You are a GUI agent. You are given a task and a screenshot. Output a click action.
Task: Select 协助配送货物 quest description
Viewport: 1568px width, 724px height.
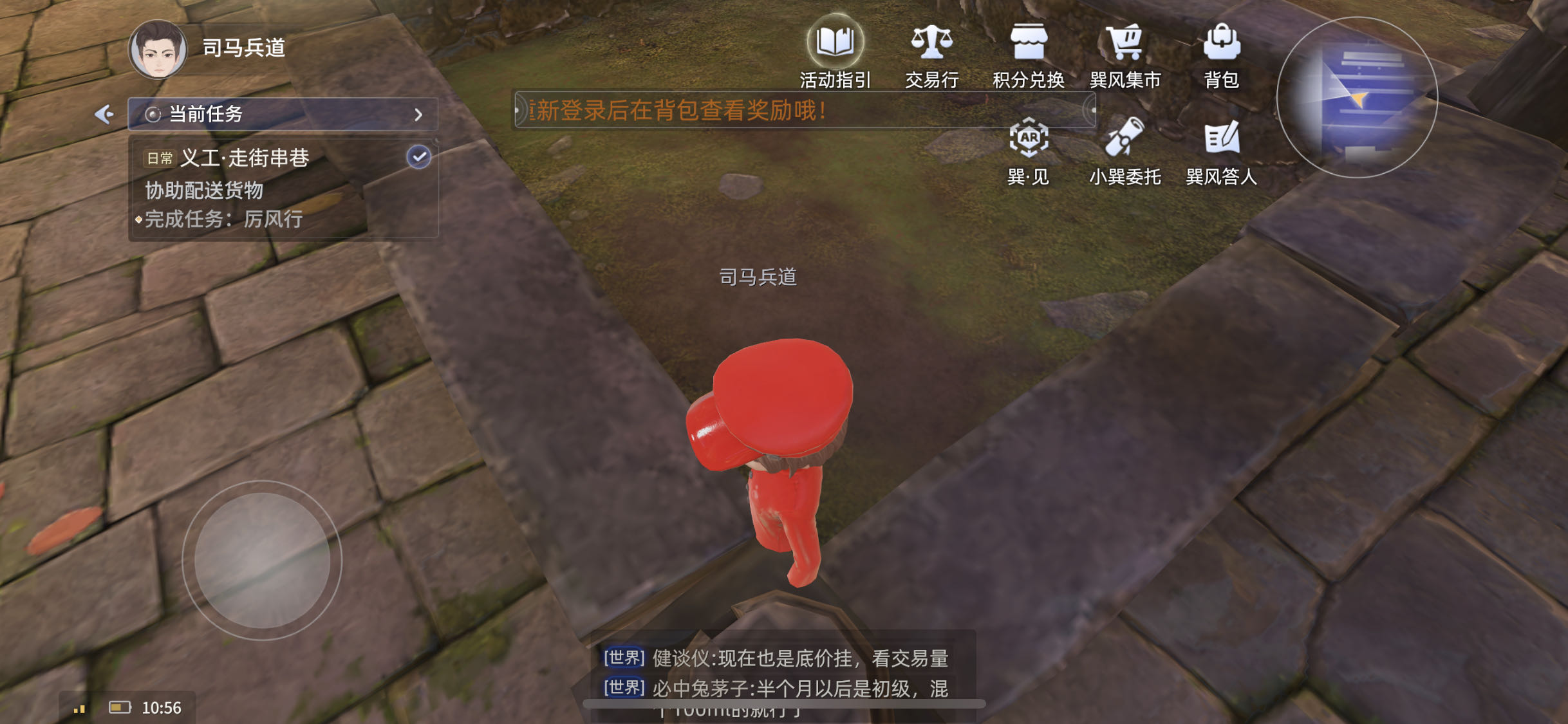[x=205, y=191]
